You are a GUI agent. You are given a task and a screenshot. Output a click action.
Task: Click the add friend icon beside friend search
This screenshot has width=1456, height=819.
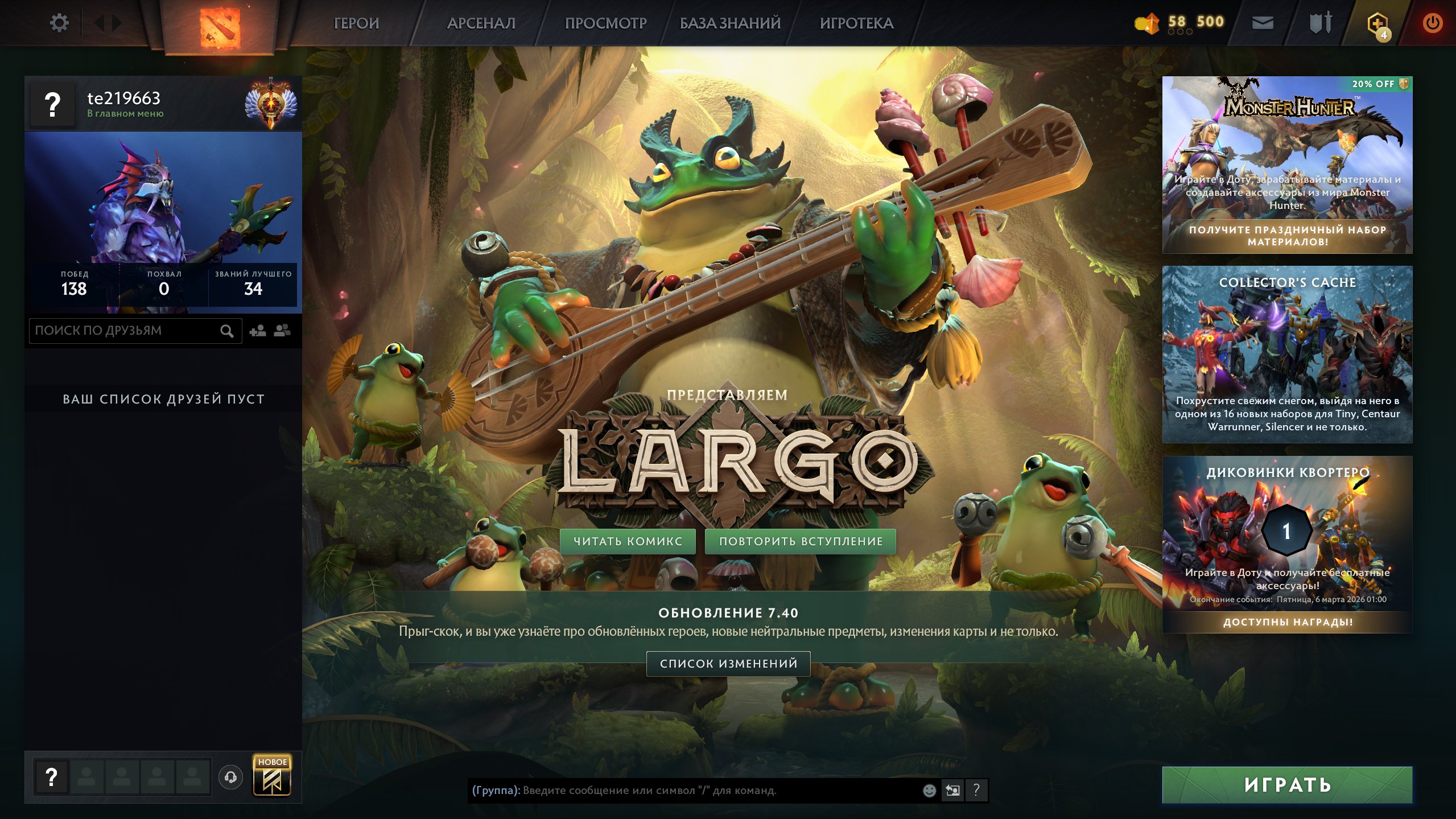coord(257,330)
